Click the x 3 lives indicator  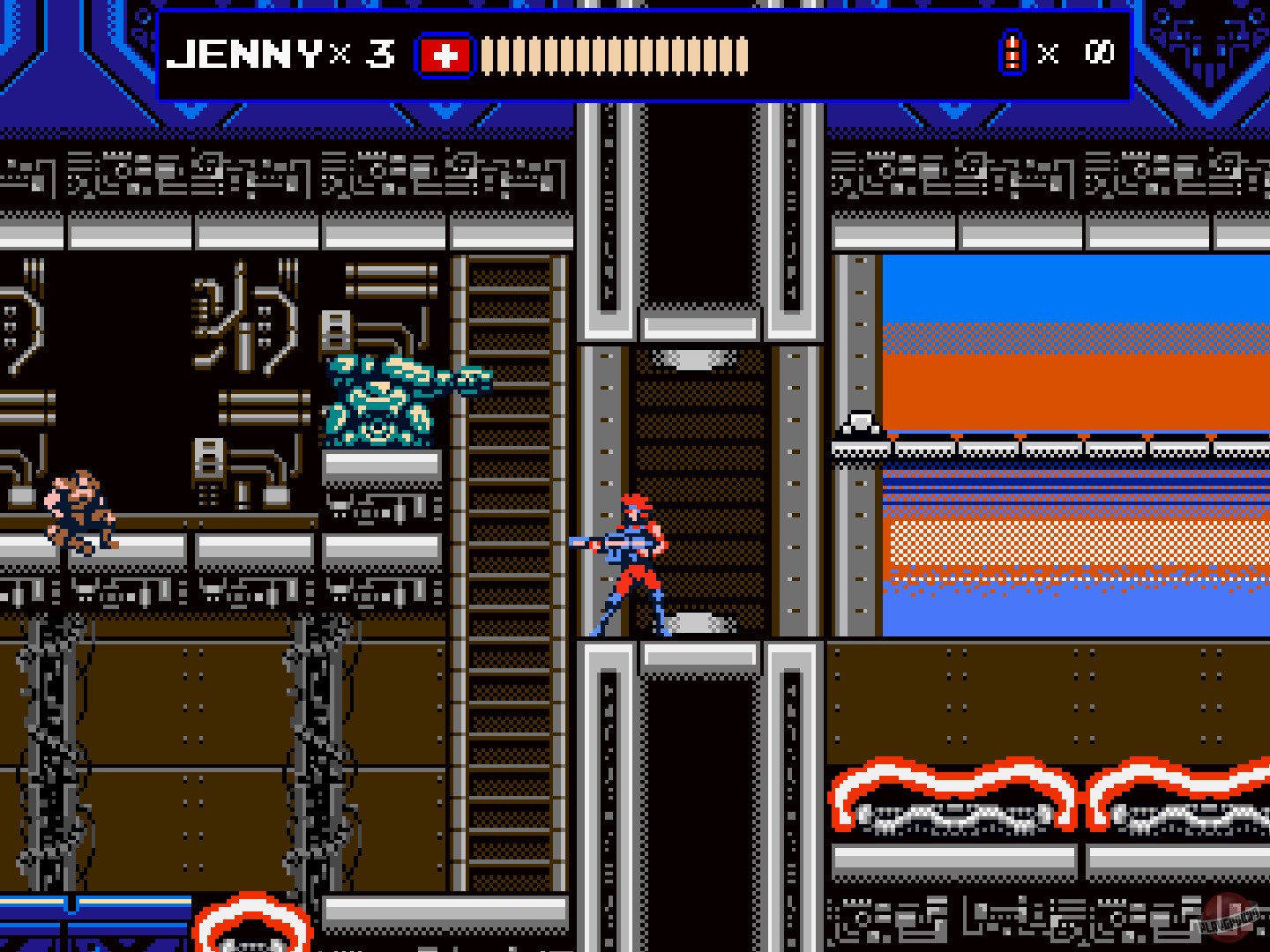click(362, 55)
